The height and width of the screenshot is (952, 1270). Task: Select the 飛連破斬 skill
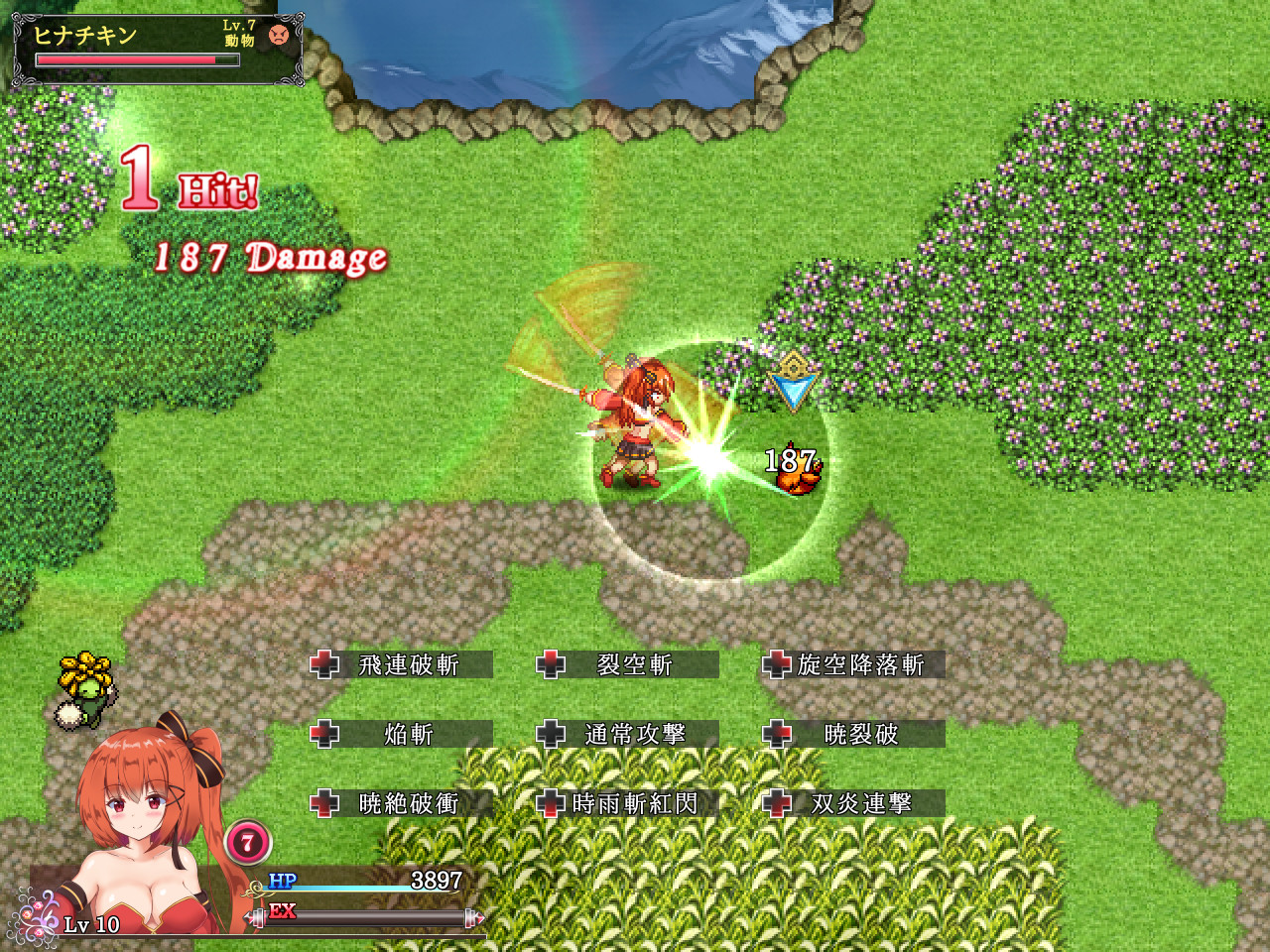click(x=409, y=665)
